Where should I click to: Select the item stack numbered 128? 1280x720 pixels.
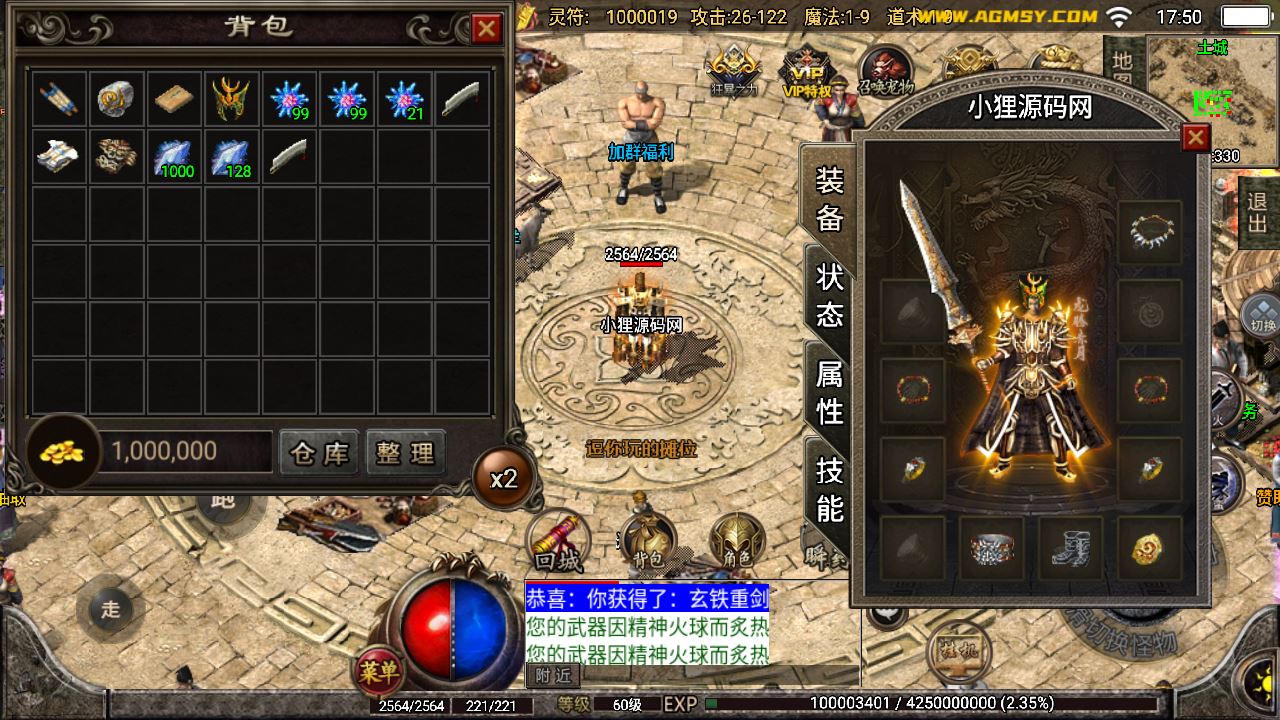coord(231,156)
